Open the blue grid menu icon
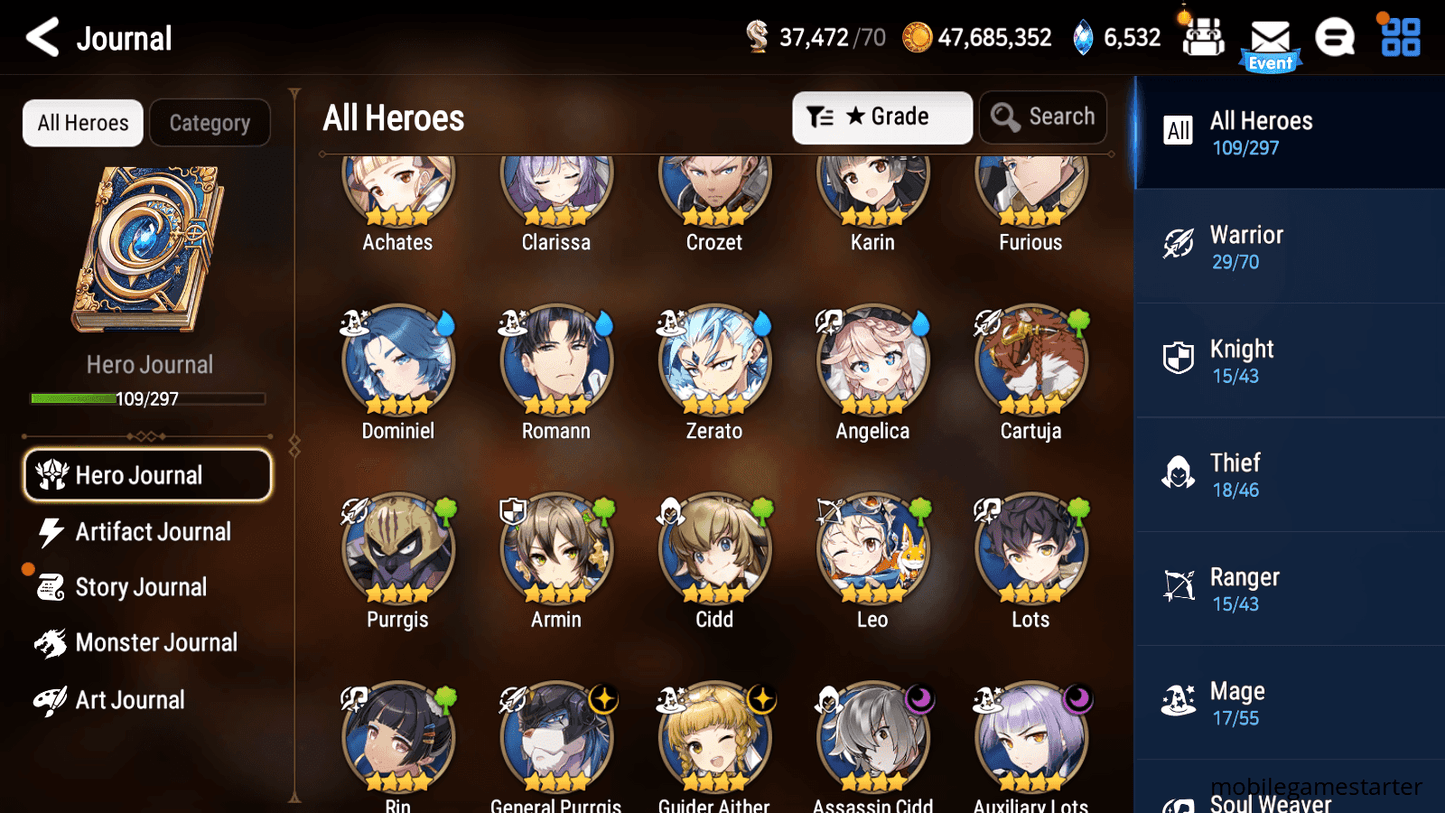Viewport: 1445px width, 813px height. pos(1398,36)
